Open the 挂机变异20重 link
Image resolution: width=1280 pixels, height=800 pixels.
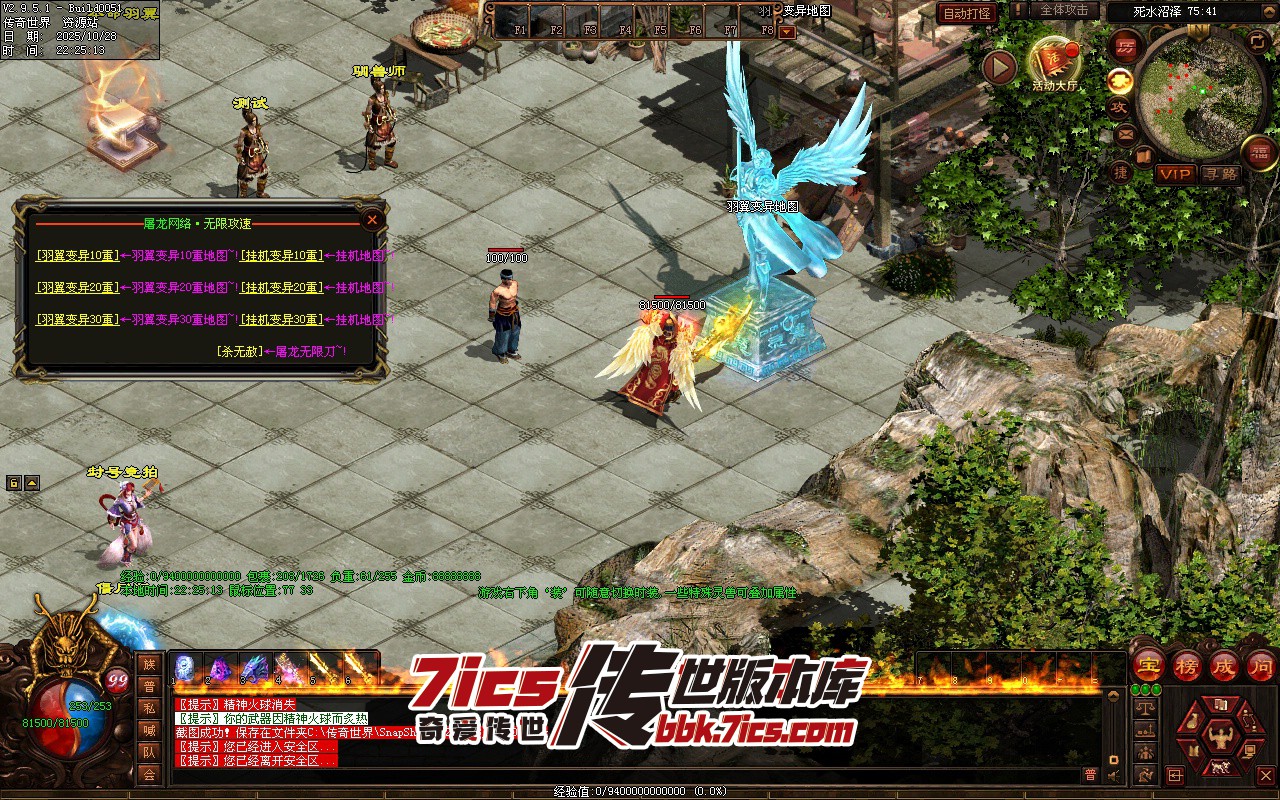(x=281, y=288)
